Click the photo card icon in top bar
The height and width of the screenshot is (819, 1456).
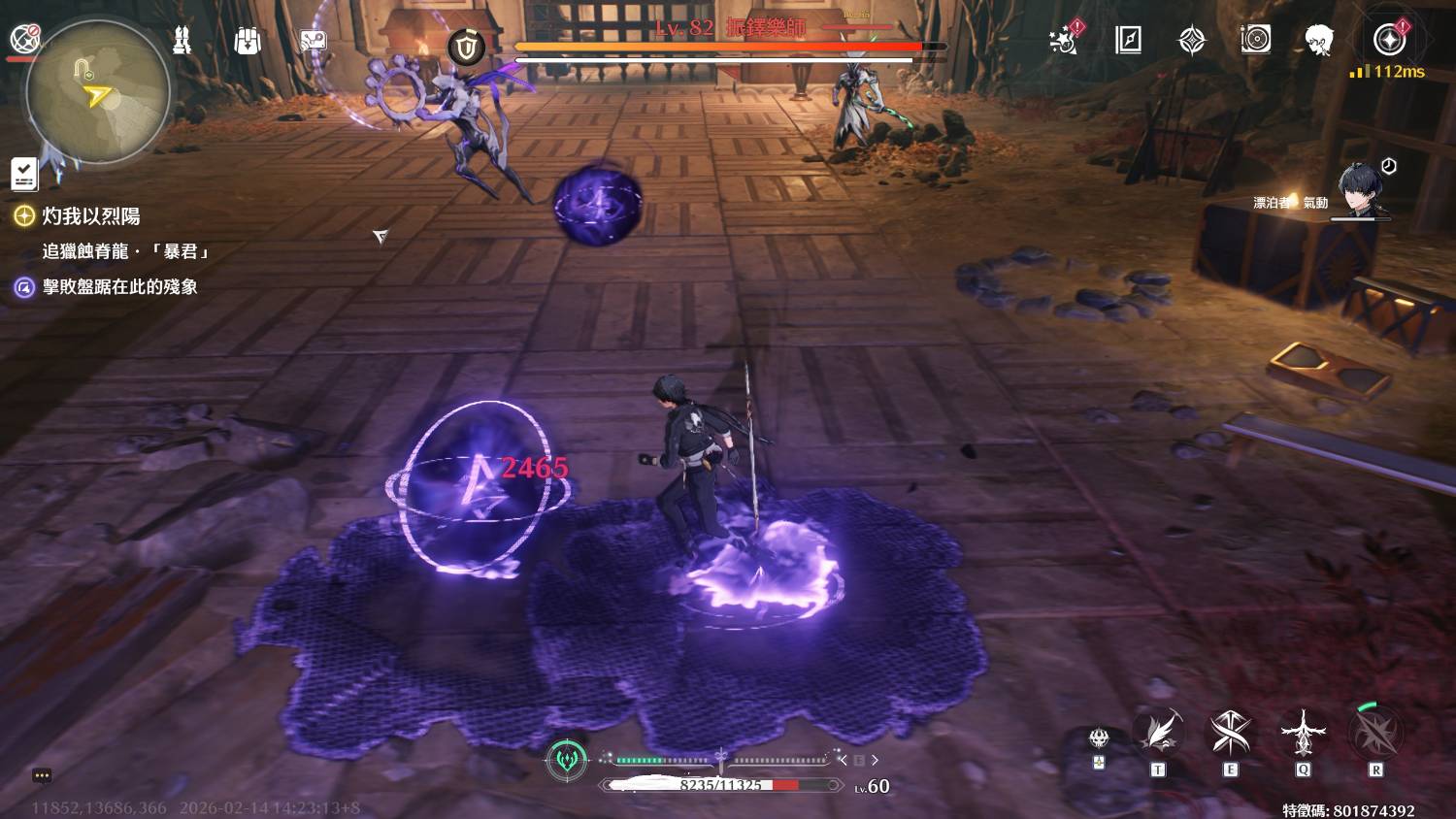(313, 41)
